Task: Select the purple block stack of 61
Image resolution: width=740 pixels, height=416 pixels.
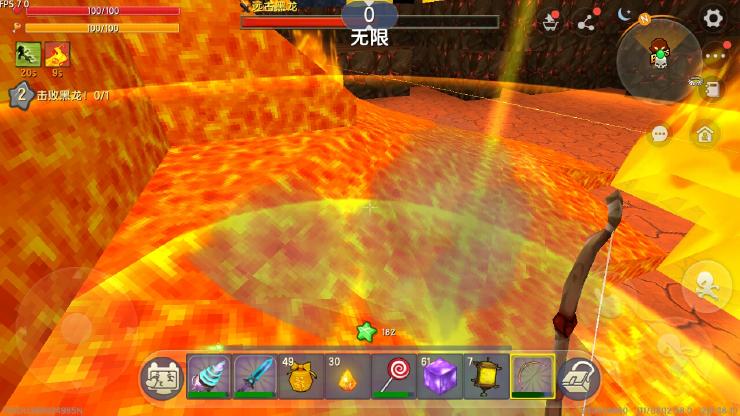Action: coord(439,377)
